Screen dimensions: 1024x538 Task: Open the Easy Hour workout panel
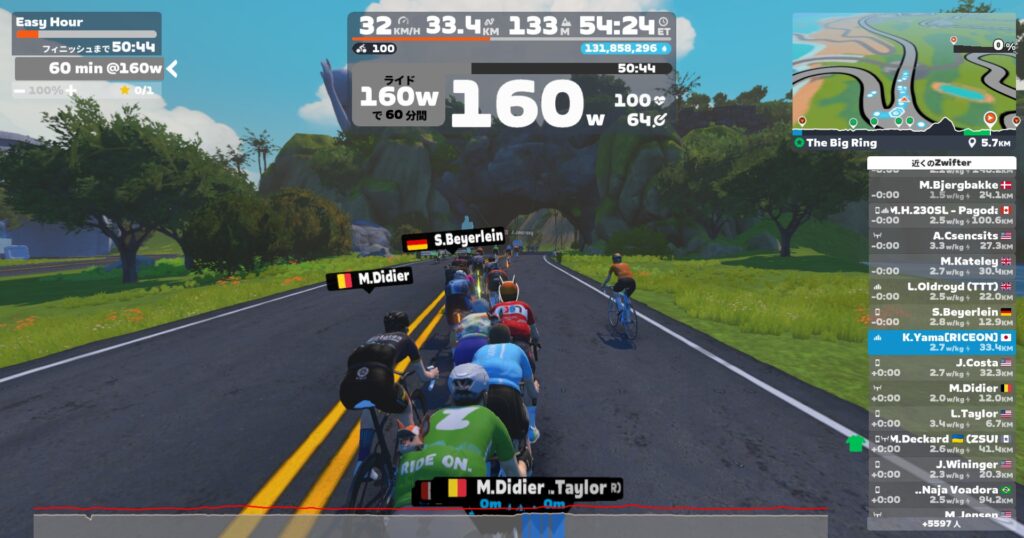click(86, 22)
